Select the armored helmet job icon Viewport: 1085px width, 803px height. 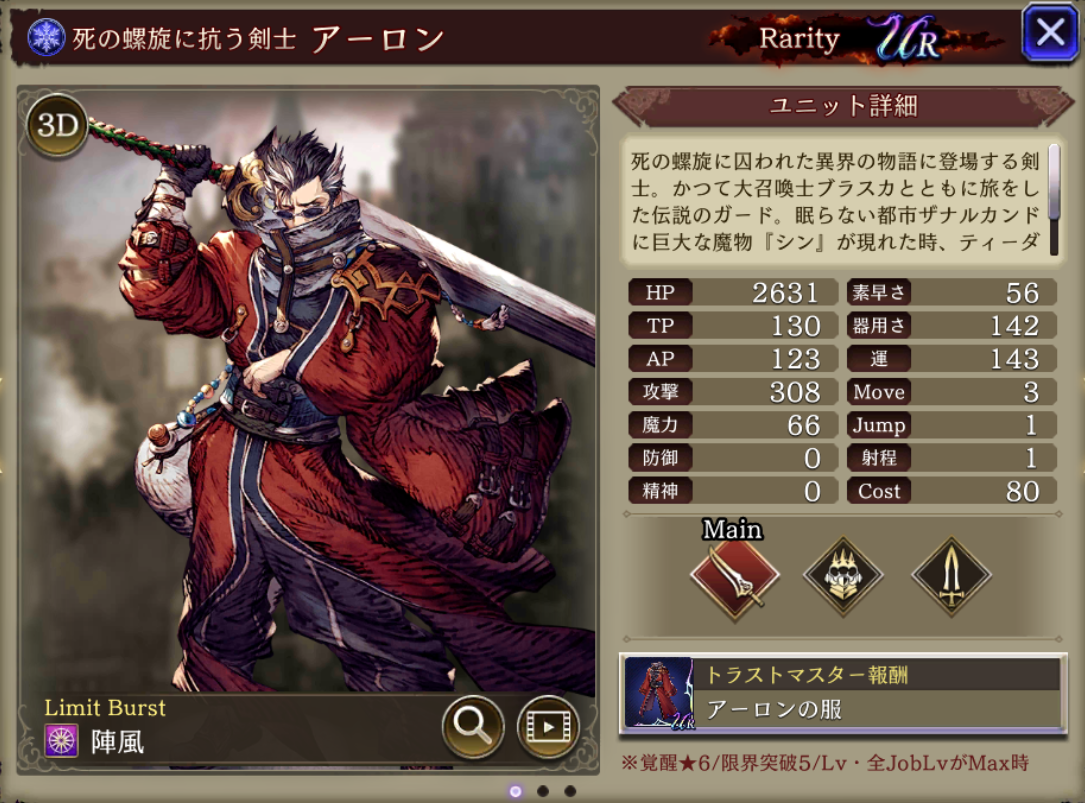(843, 578)
